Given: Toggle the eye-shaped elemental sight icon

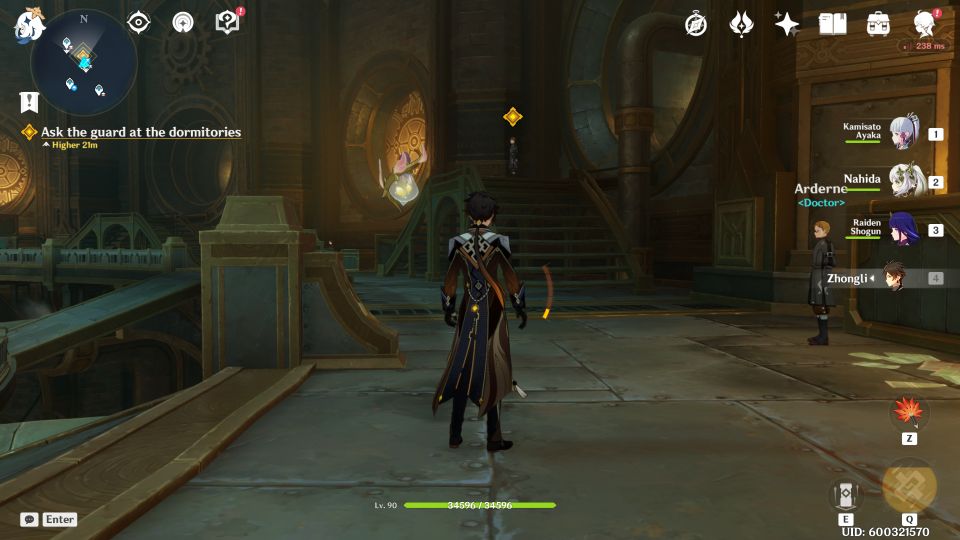Looking at the screenshot, I should (138, 22).
